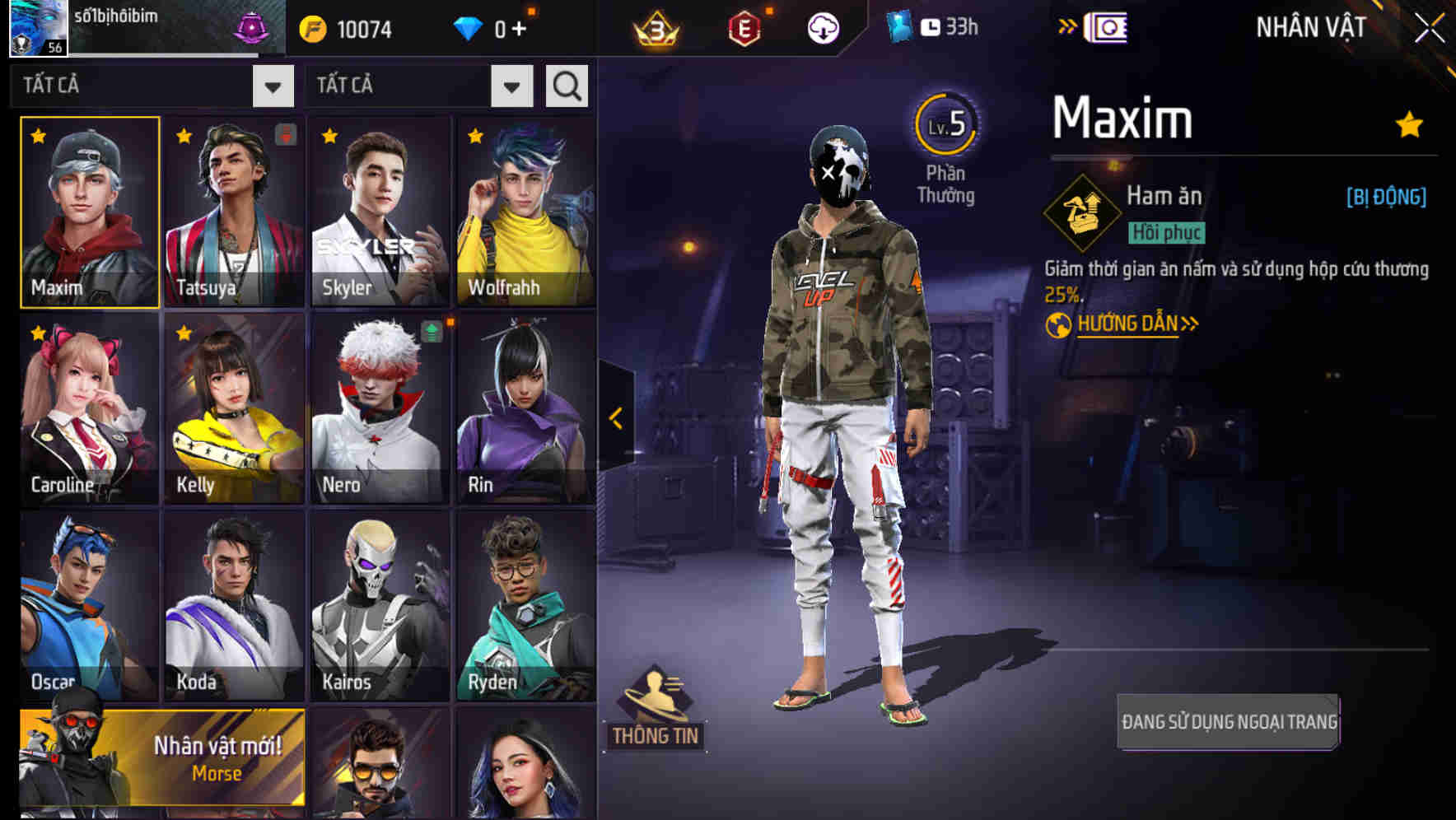
Task: Open the crown rank level 3 icon
Action: [656, 28]
